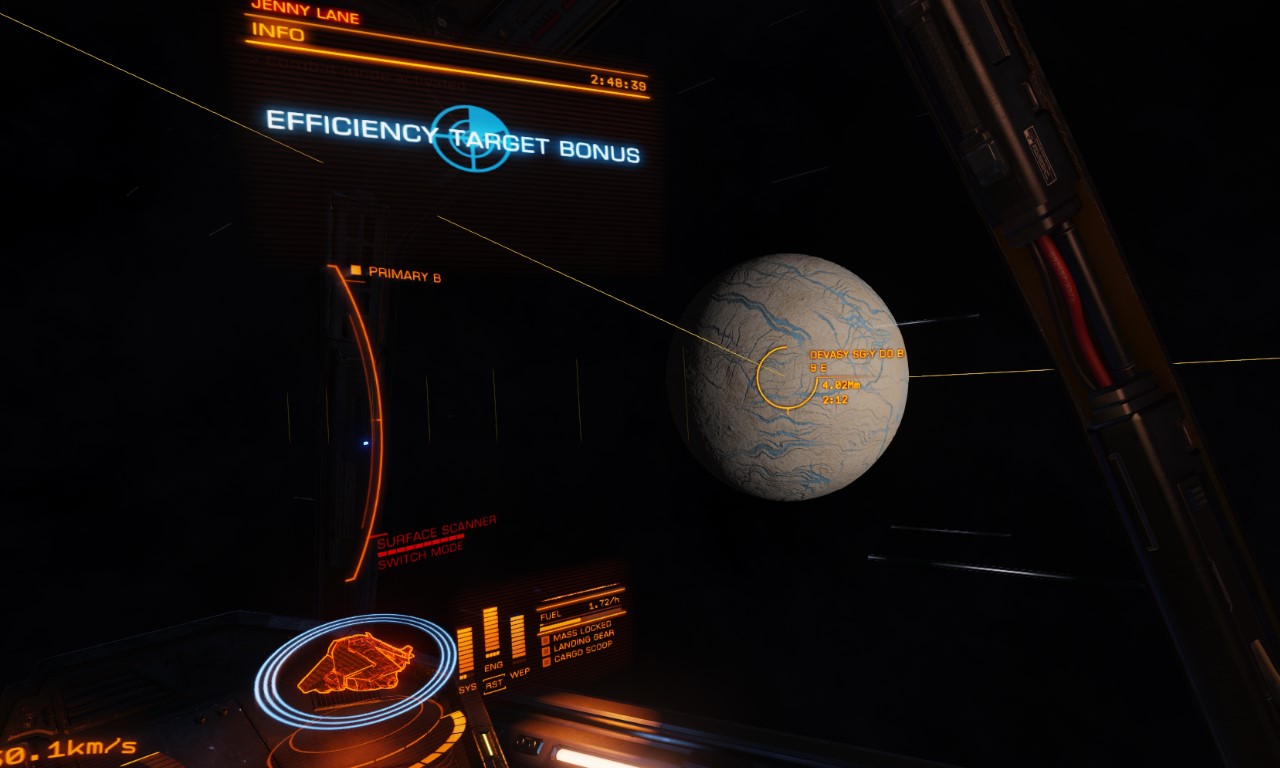Boost the WEP power bar

517,637
